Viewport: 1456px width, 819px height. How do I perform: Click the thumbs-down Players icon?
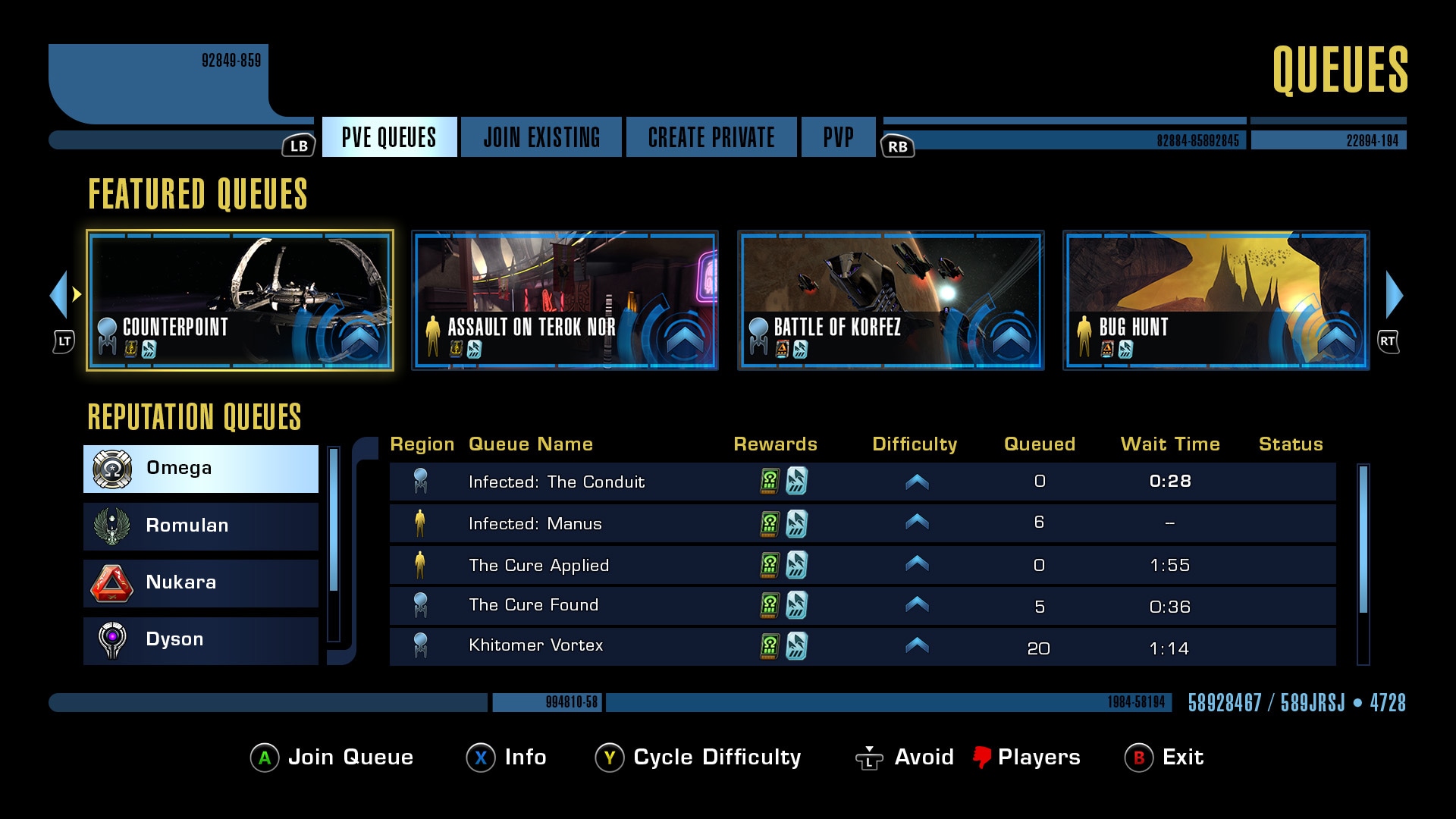984,757
